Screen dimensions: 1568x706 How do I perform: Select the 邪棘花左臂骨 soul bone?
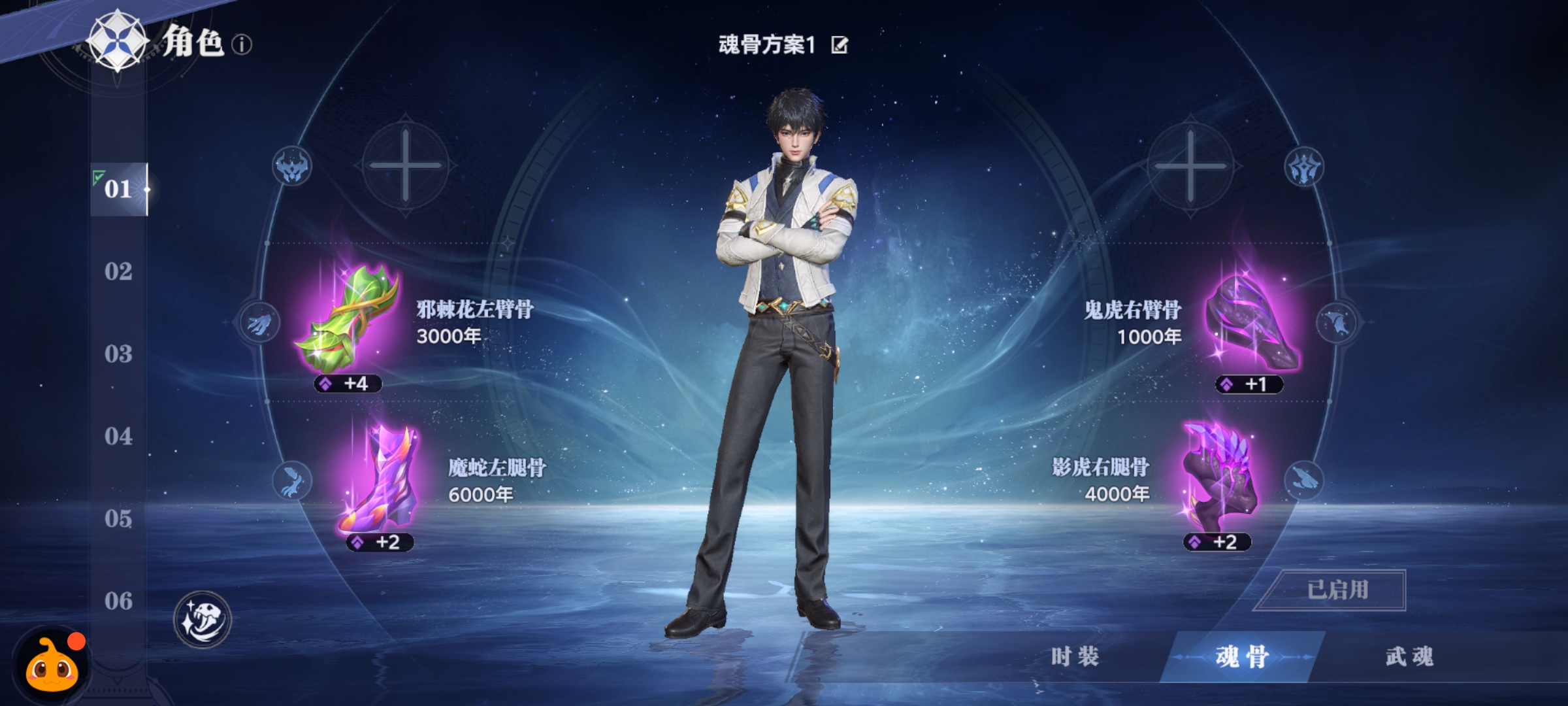(348, 320)
